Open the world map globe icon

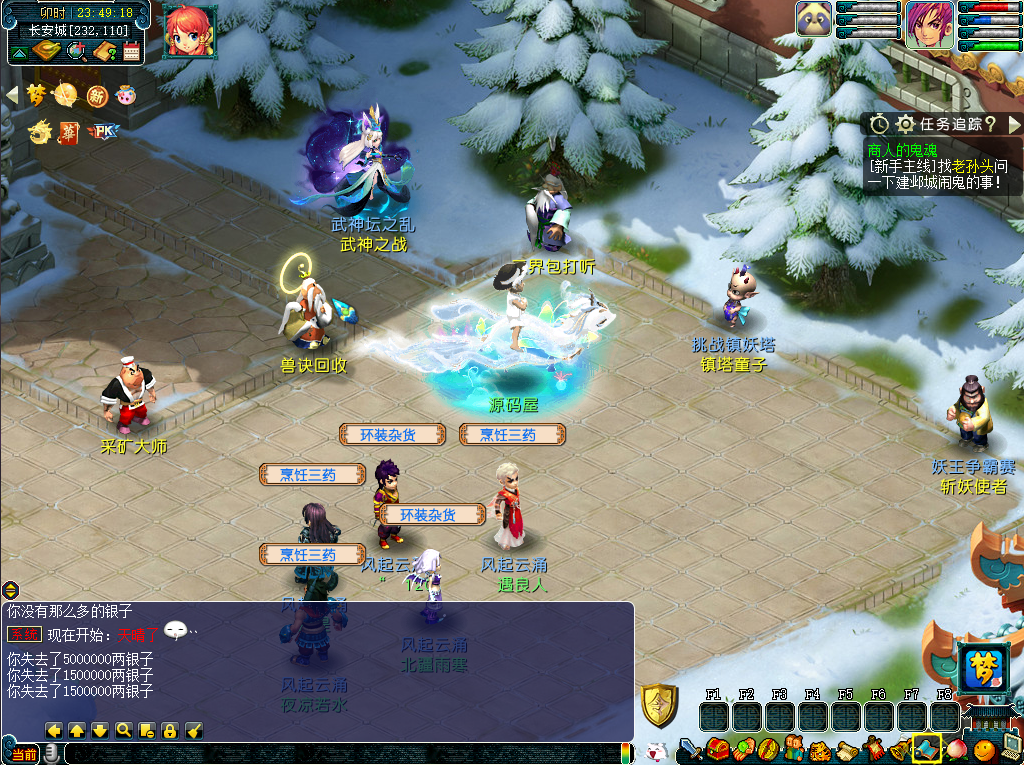tap(76, 50)
